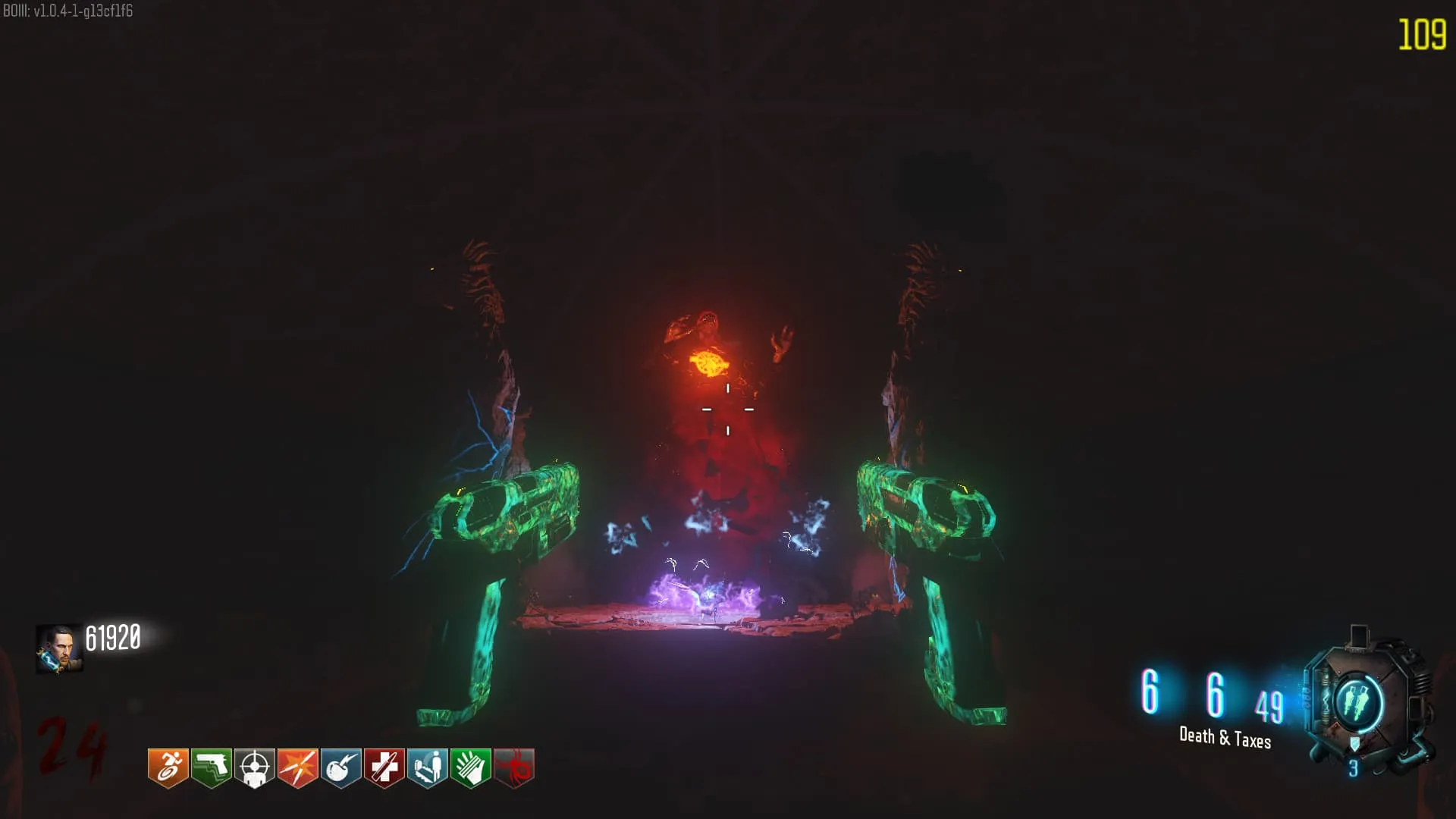Click the player character portrait
This screenshot has width=1456, height=819.
pos(59,648)
